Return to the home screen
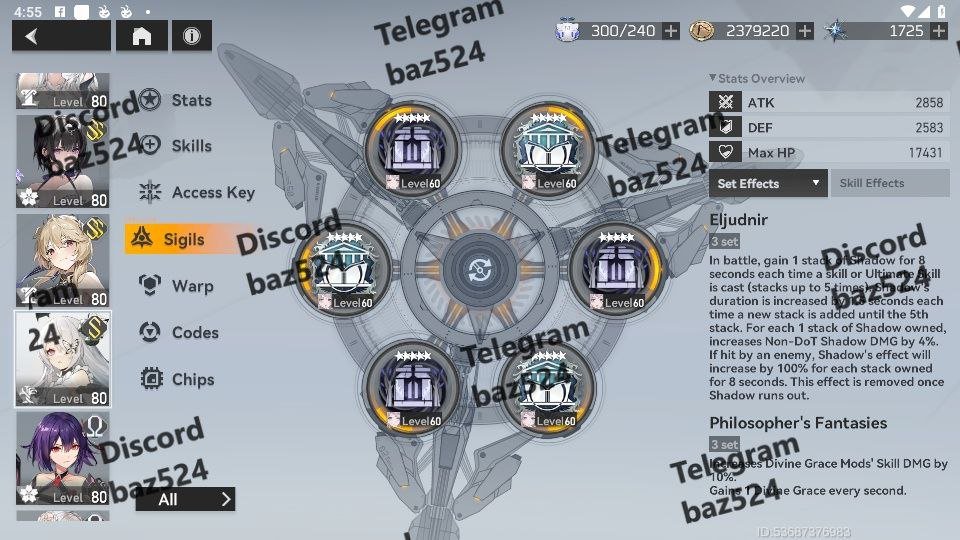960x540 pixels. tap(142, 37)
